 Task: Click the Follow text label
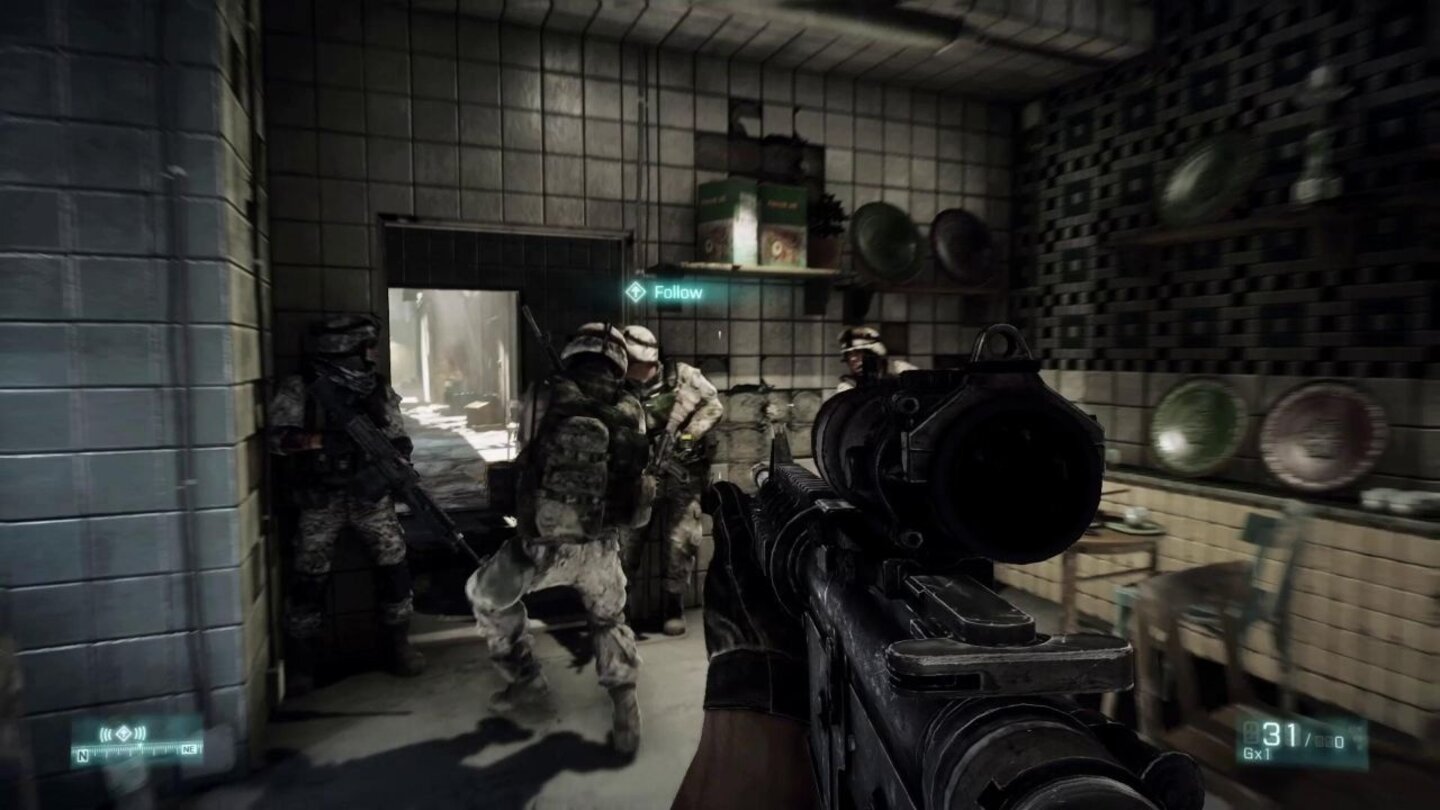coord(678,292)
